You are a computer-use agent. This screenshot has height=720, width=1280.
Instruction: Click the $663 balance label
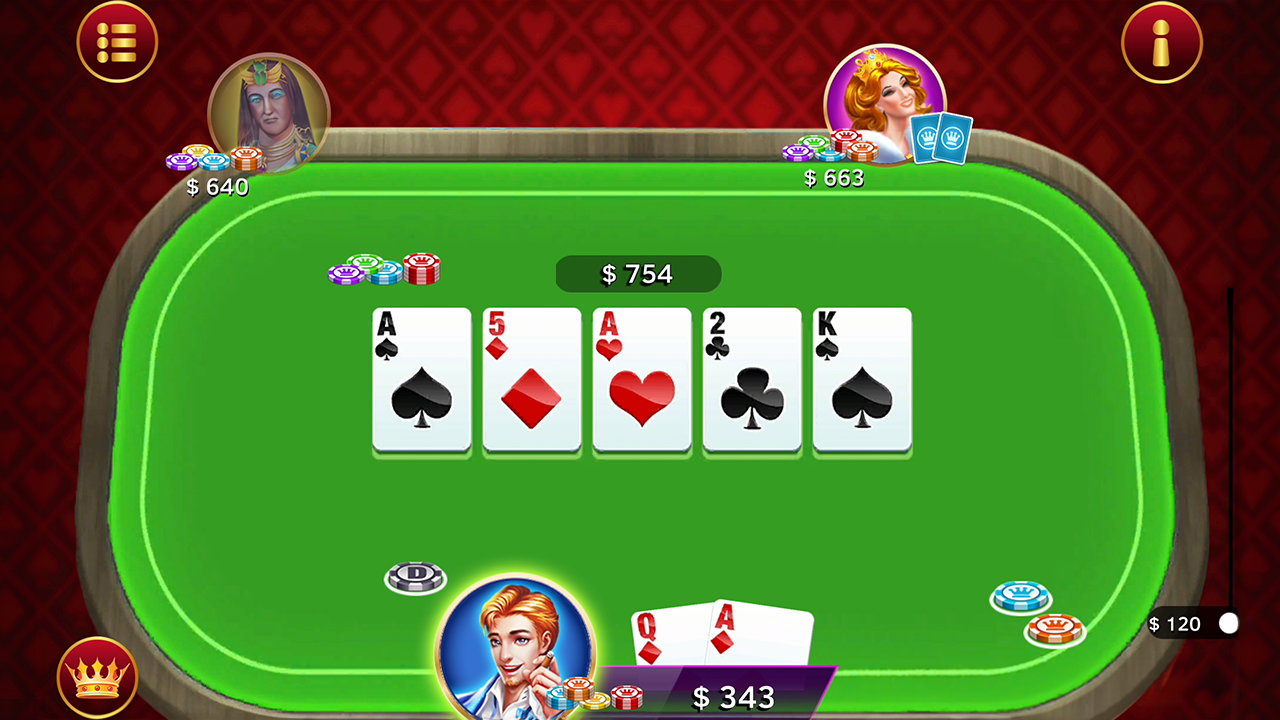tap(835, 178)
